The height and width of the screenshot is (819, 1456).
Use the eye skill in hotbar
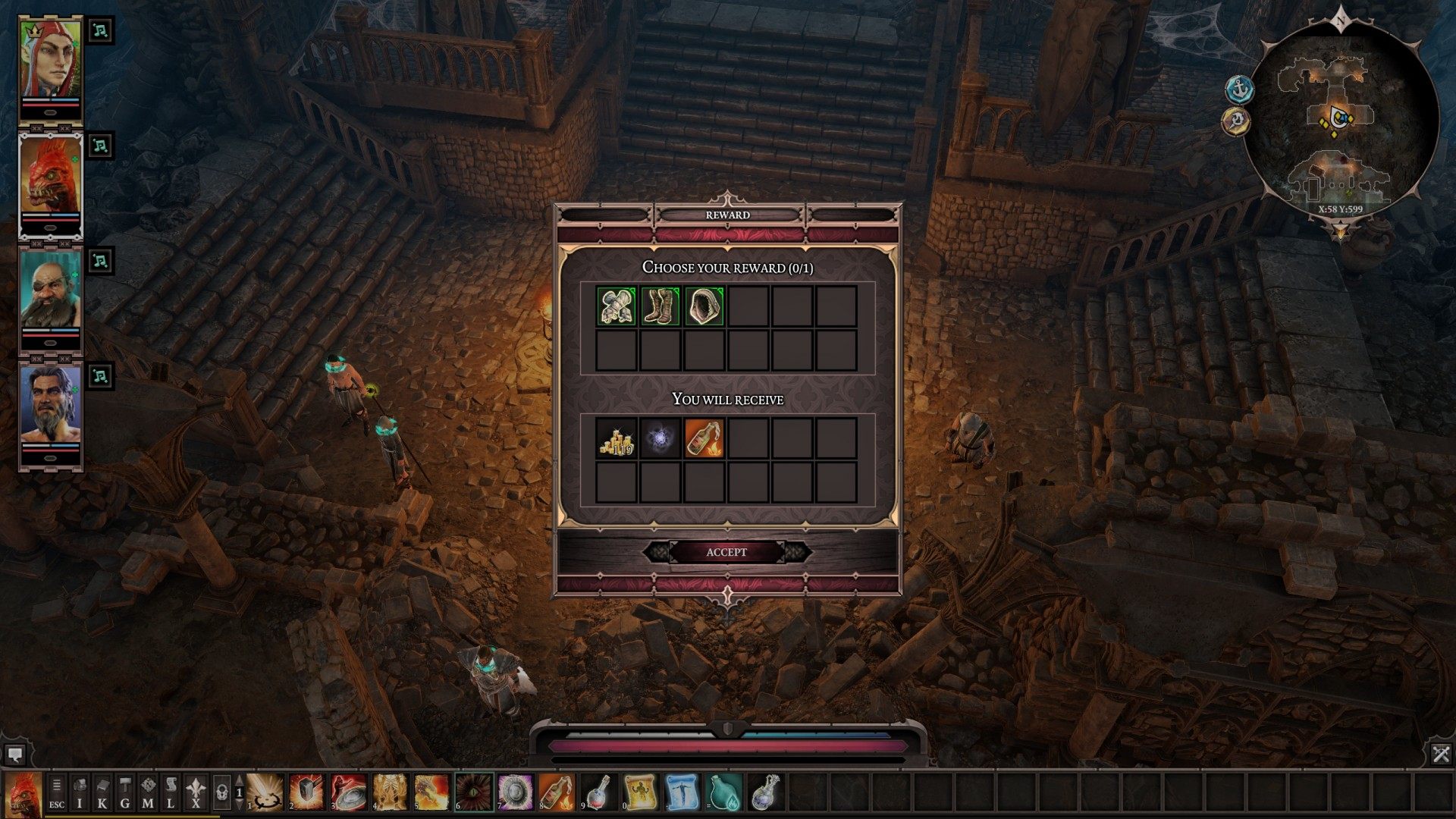475,792
